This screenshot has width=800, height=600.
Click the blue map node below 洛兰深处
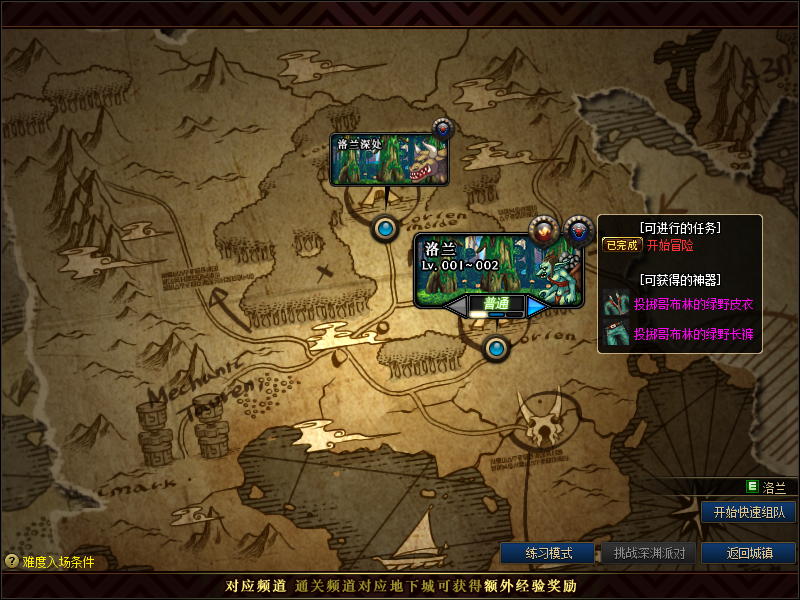[x=385, y=229]
